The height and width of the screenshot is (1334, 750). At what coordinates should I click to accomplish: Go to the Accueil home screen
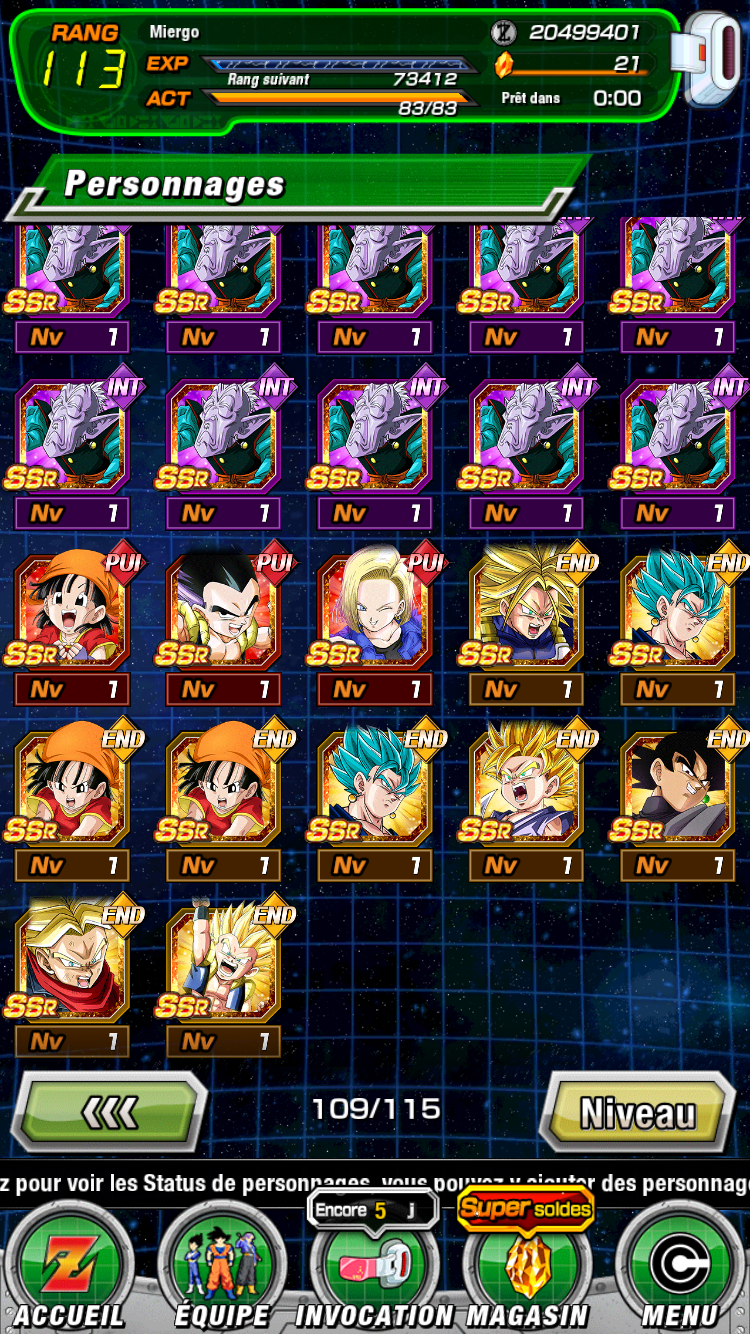[70, 1265]
